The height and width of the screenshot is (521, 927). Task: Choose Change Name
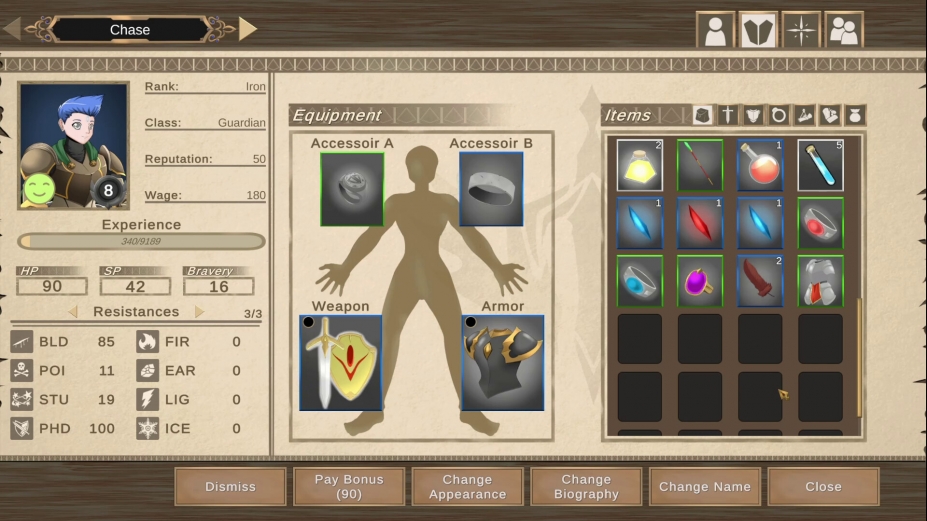click(x=704, y=487)
